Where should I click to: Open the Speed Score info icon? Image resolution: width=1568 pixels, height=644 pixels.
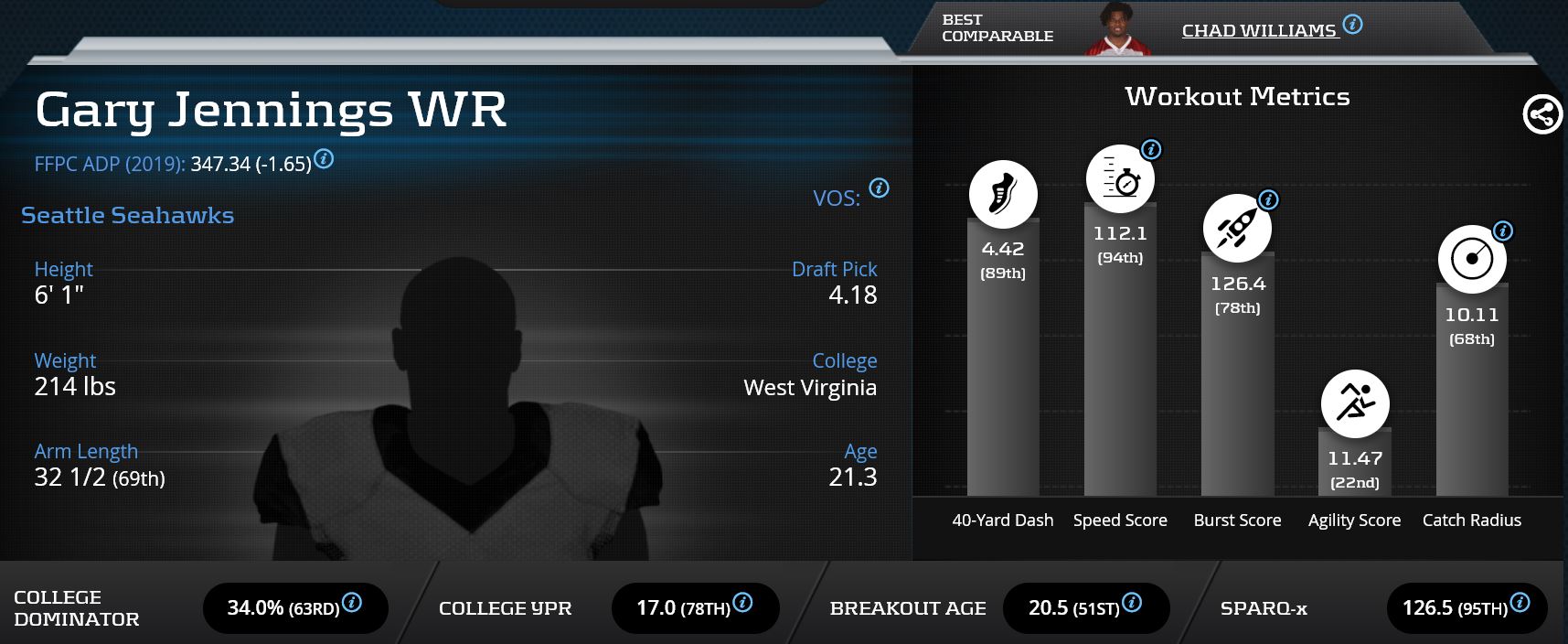1151,149
